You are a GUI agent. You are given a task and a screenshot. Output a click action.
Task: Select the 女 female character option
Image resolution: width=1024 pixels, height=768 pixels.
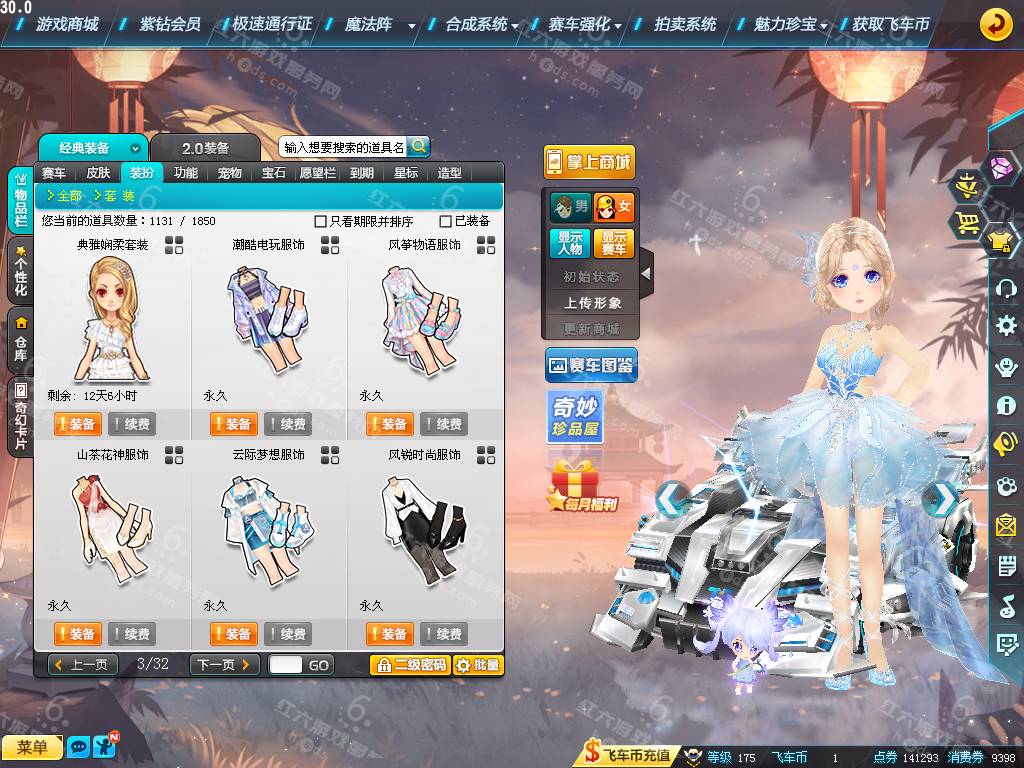click(x=614, y=208)
